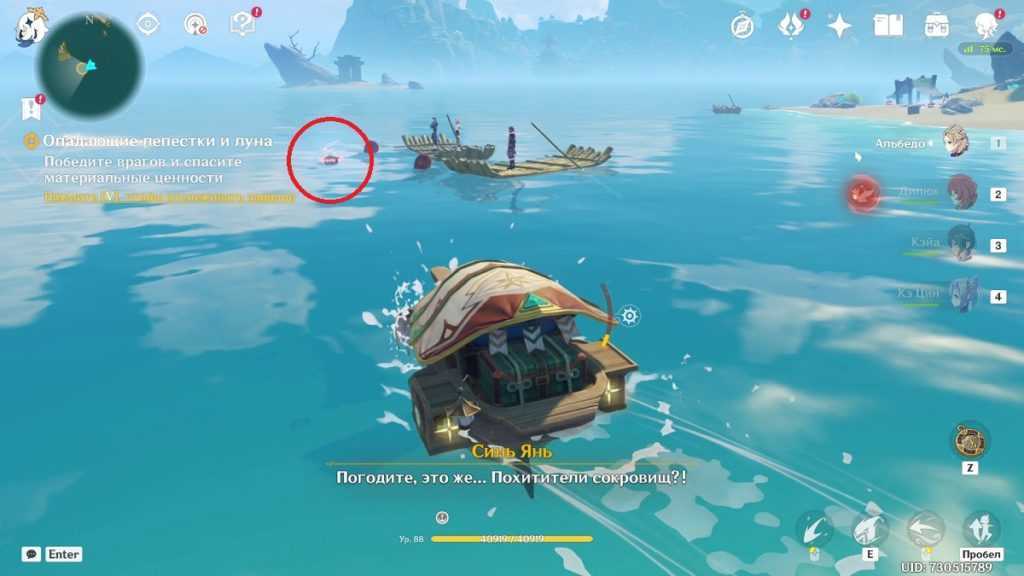Open the Battle Pass icon
This screenshot has width=1024, height=576.
click(936, 25)
